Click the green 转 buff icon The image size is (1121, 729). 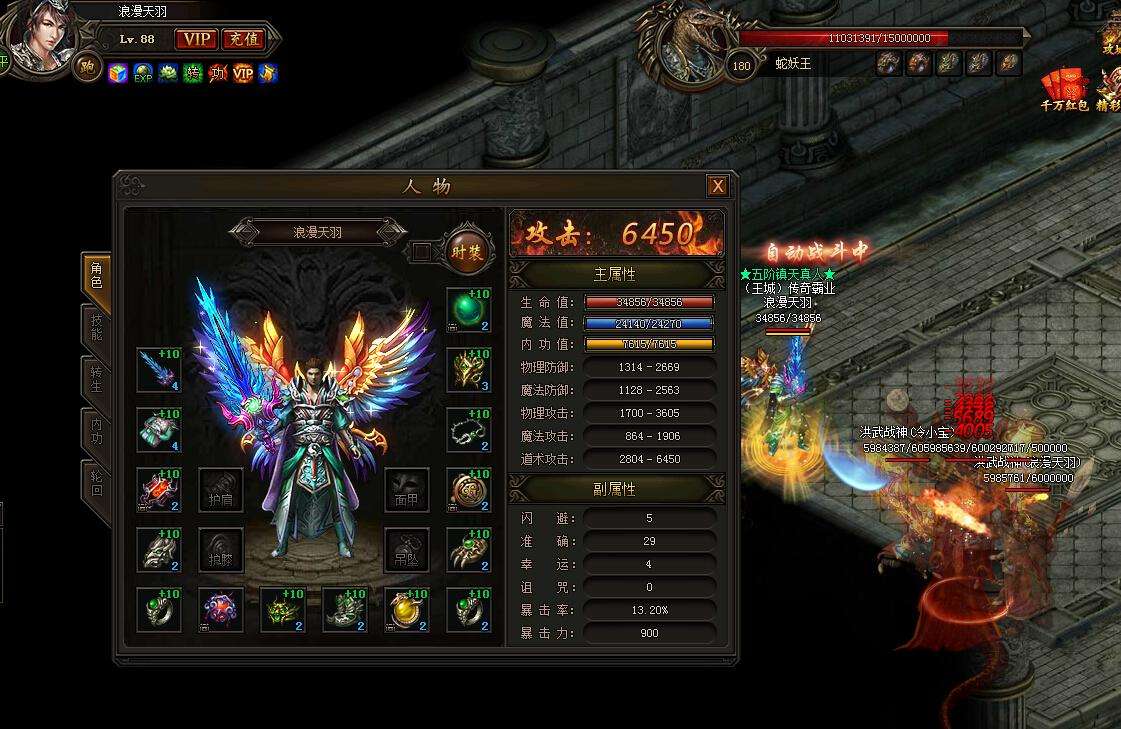point(193,73)
